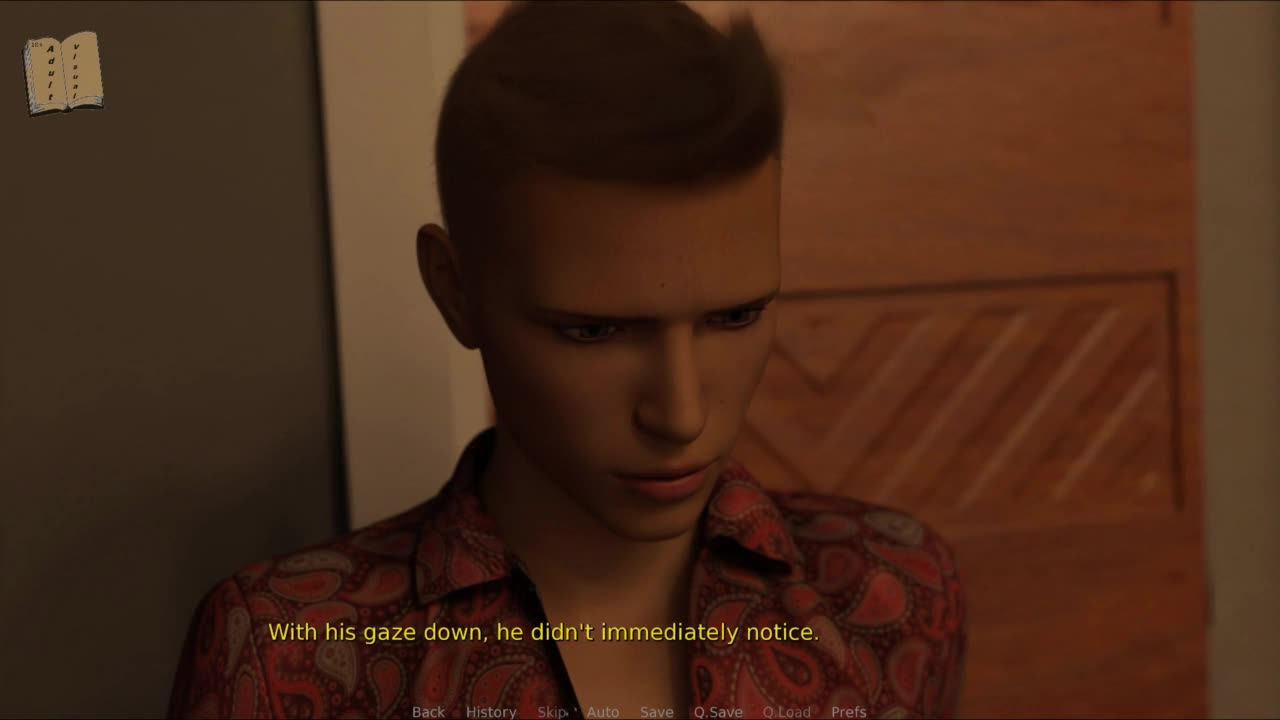Toggle Skip mode in quick menu
The width and height of the screenshot is (1280, 720).
coord(552,712)
